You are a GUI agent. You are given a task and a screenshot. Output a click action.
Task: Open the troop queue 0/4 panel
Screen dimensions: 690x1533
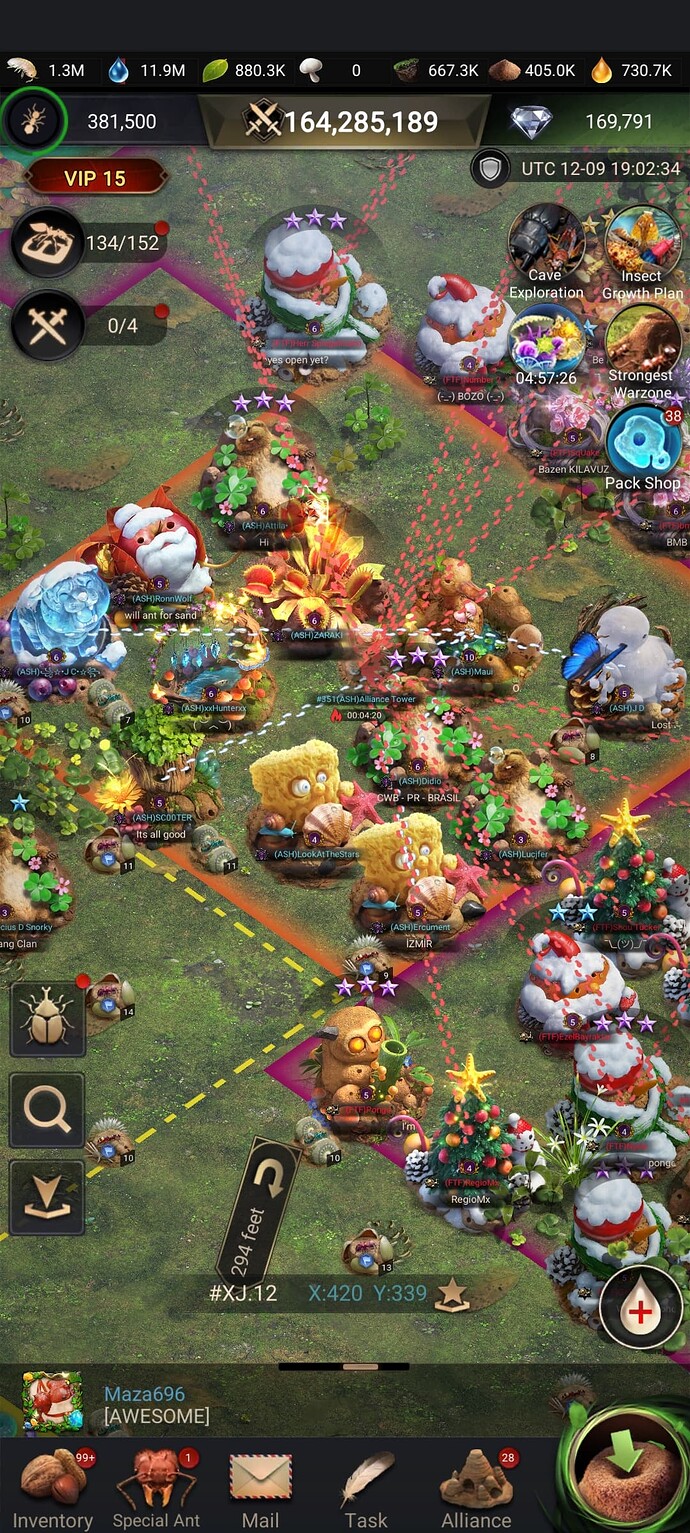click(48, 326)
